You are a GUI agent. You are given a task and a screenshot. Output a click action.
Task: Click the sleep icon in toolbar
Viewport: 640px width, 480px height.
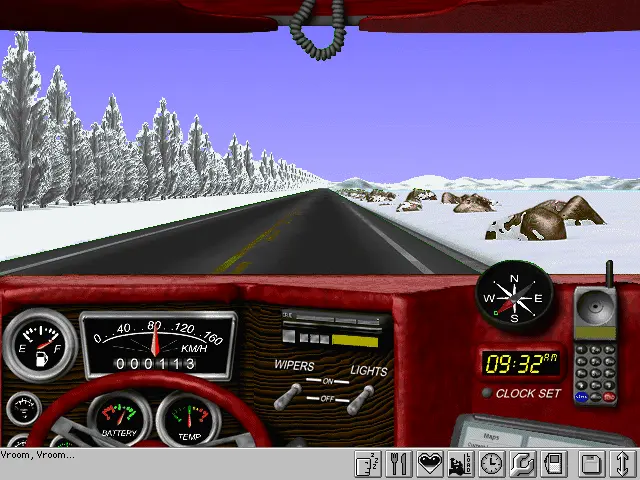369,464
